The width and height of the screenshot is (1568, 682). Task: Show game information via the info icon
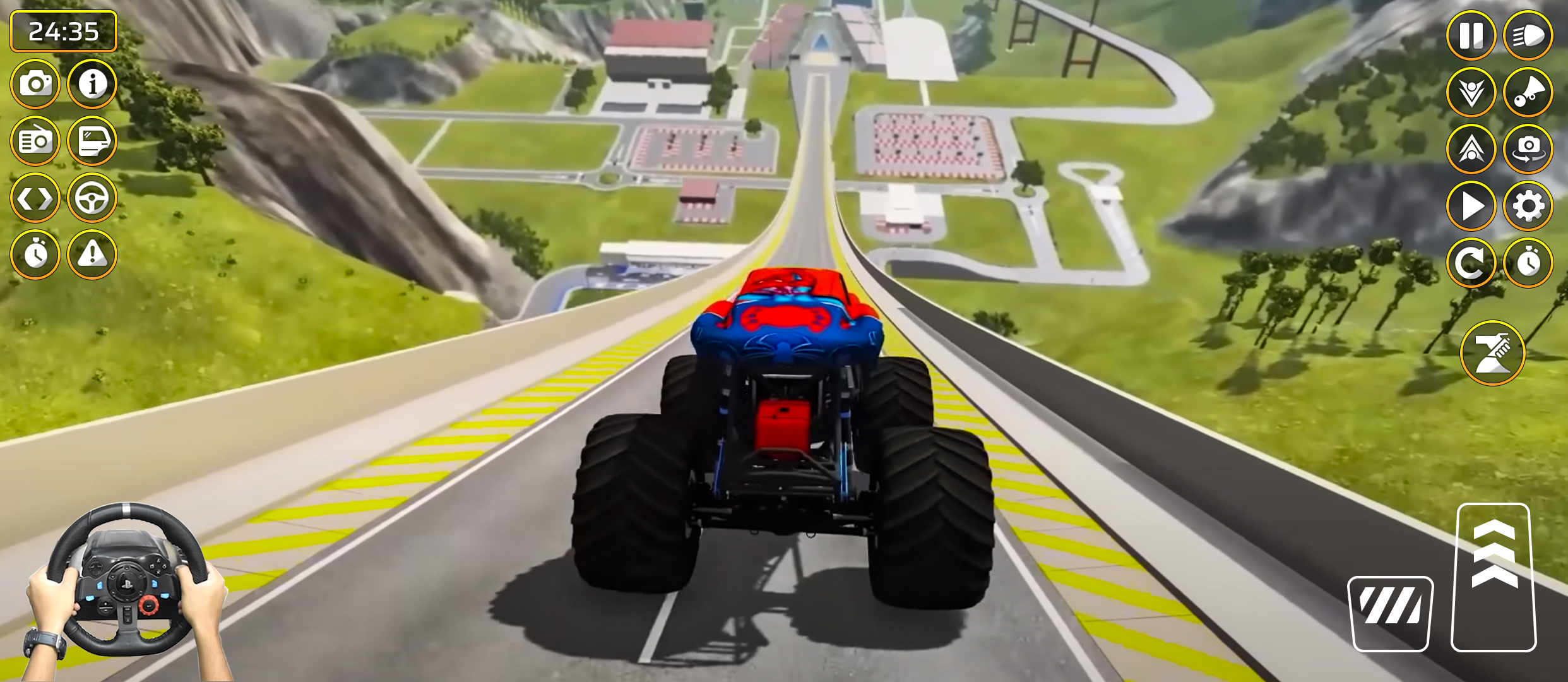(92, 83)
